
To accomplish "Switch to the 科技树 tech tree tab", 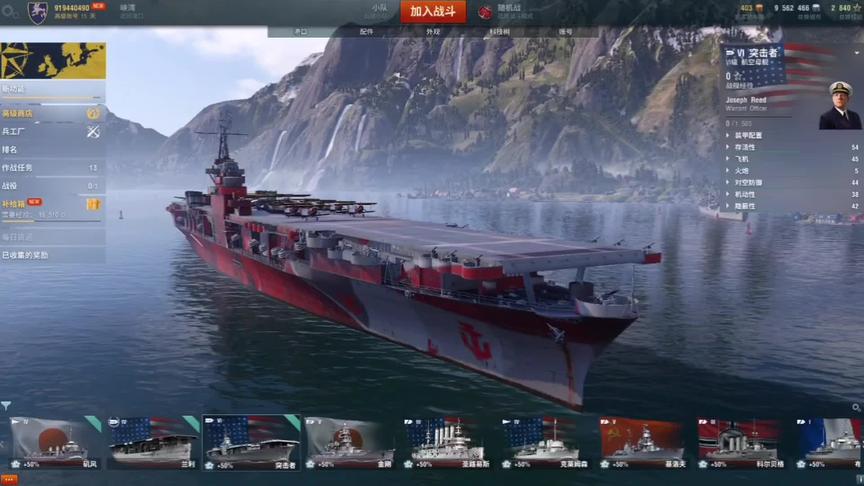I will pyautogui.click(x=499, y=32).
